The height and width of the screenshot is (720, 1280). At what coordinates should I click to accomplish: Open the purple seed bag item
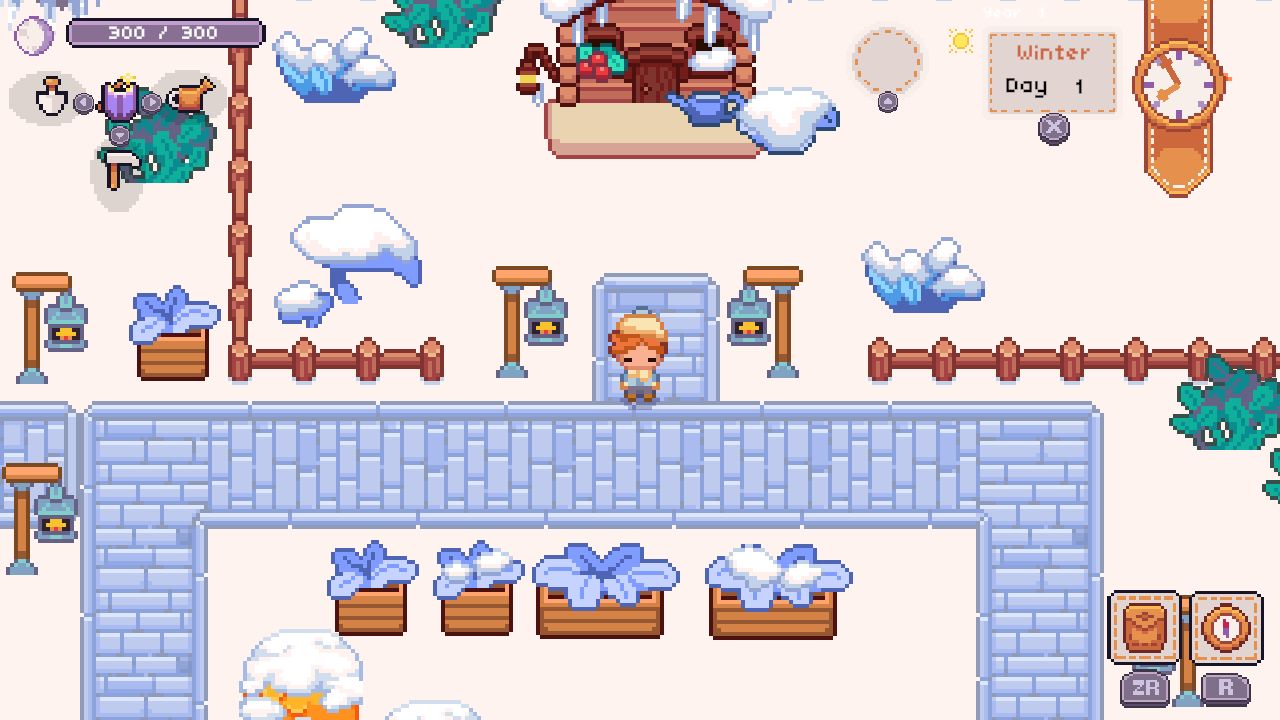click(x=119, y=100)
